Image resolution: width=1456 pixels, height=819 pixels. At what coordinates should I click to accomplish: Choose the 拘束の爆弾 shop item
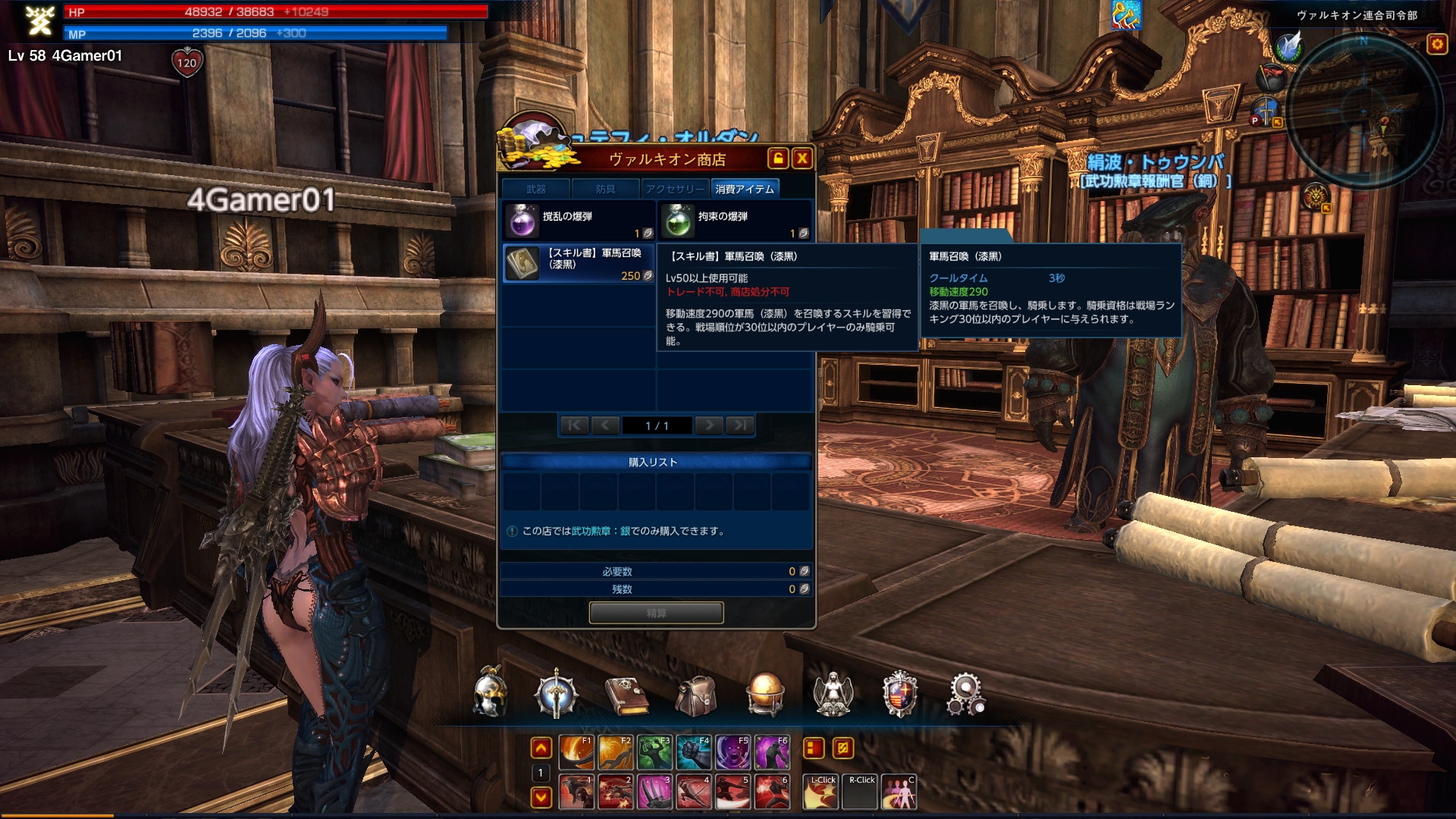point(734,221)
